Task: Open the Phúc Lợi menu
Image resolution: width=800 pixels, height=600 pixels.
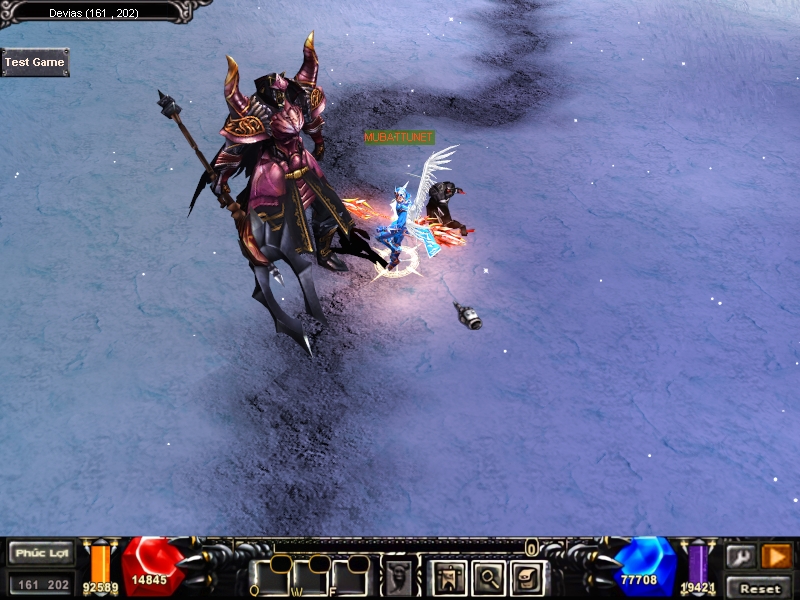Action: pyautogui.click(x=42, y=553)
